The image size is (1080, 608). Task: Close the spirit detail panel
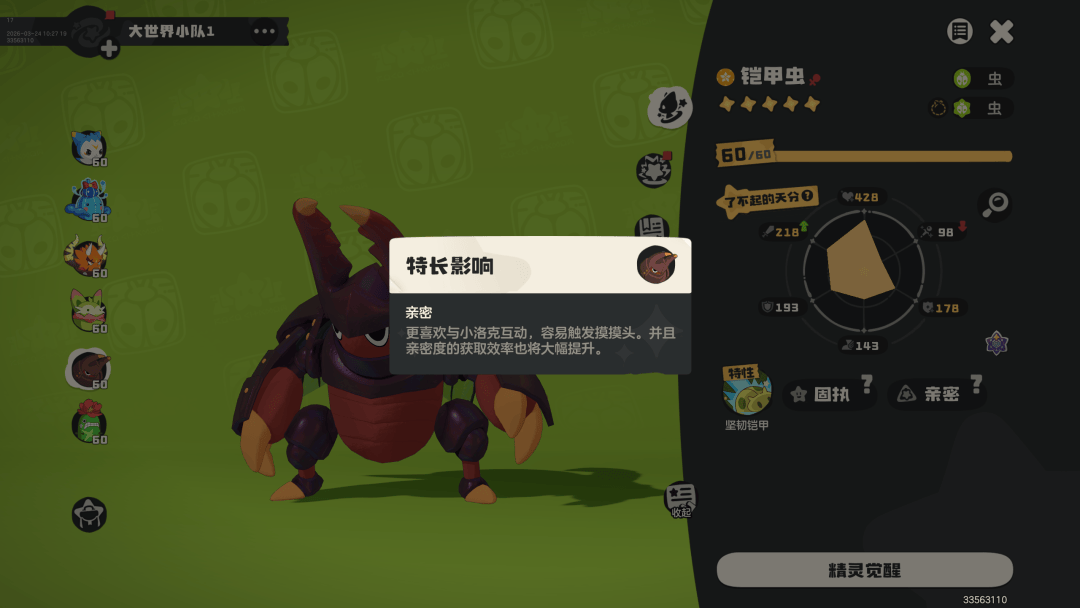pyautogui.click(x=1001, y=31)
